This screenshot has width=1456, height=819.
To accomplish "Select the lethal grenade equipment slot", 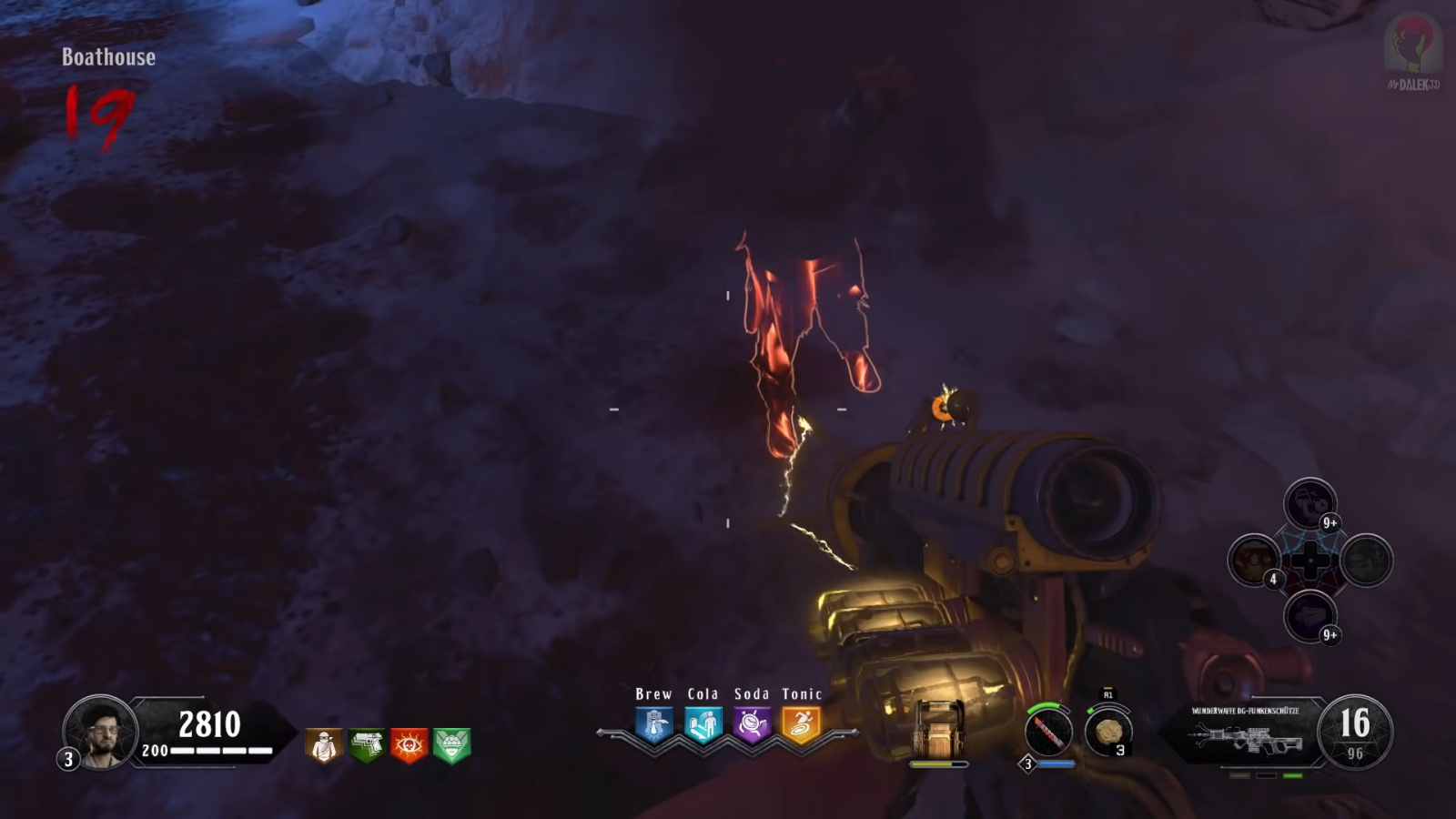I will click(1108, 733).
